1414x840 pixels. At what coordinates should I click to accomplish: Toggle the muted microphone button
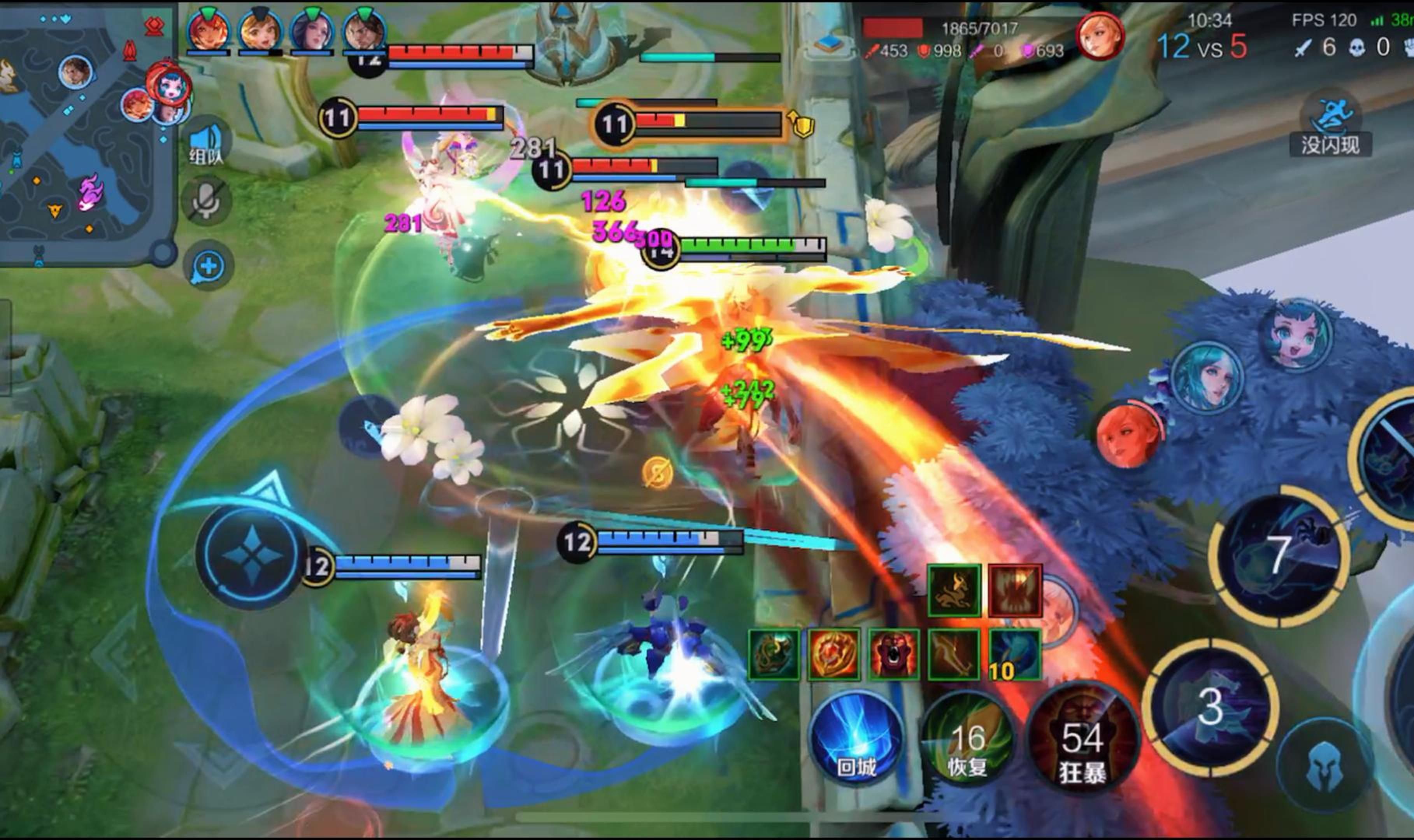(x=207, y=201)
